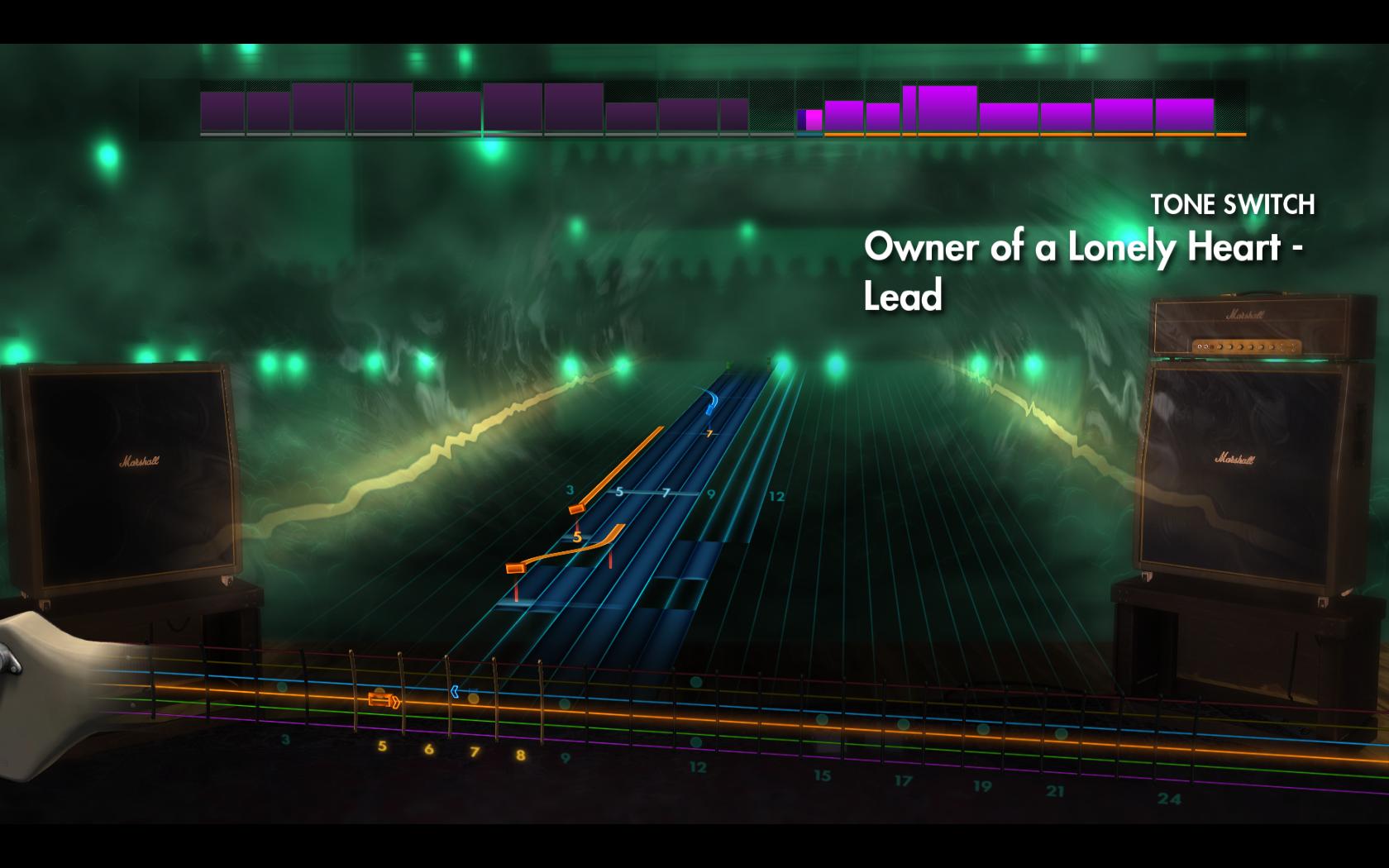1389x868 pixels.
Task: Click the orange progress line under the timeline
Action: coord(1033,132)
